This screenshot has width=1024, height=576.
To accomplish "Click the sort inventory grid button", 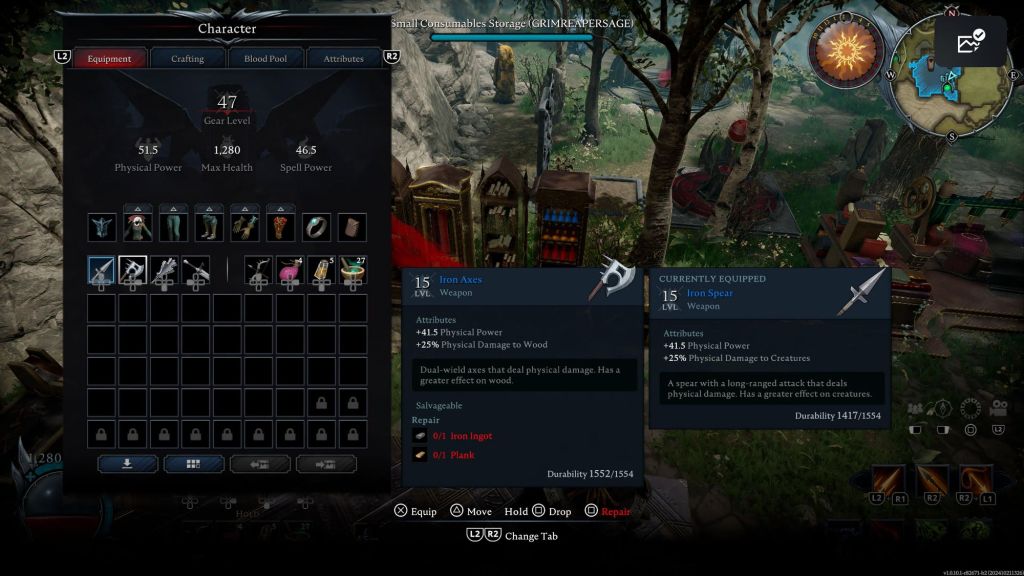I will click(x=194, y=464).
